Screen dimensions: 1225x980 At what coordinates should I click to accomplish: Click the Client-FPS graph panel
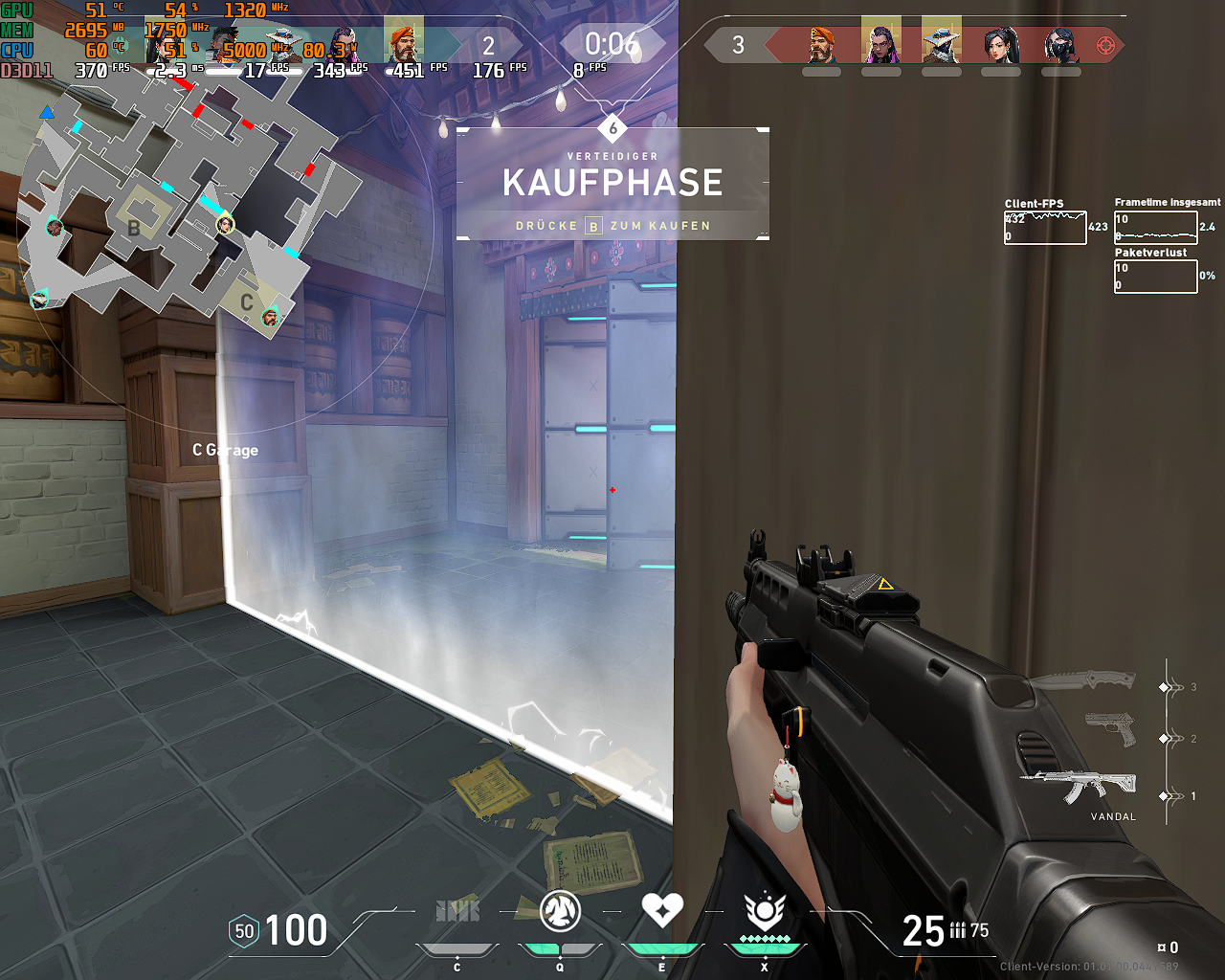pyautogui.click(x=1044, y=228)
